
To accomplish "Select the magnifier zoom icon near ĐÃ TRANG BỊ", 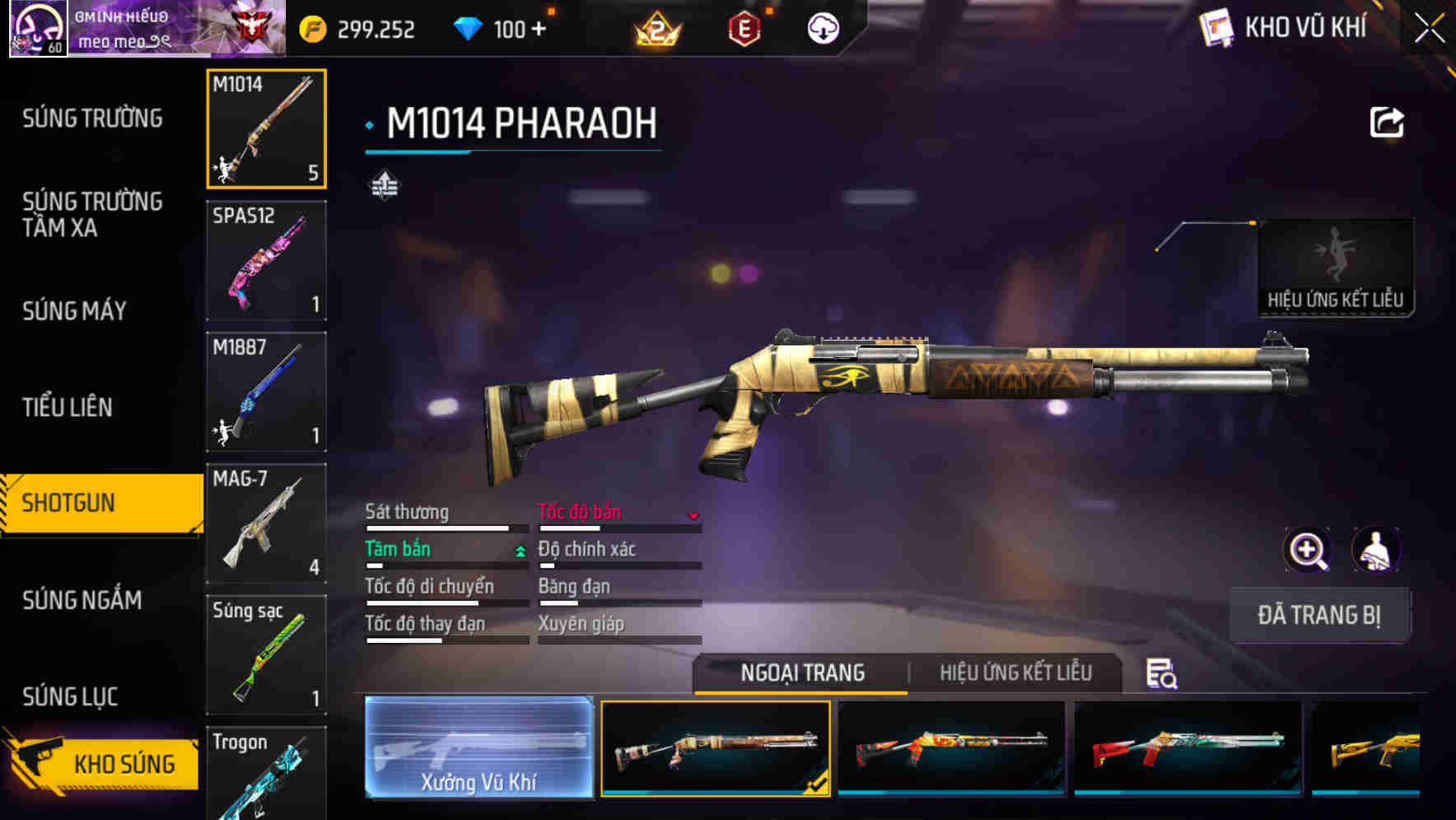I will (1308, 550).
